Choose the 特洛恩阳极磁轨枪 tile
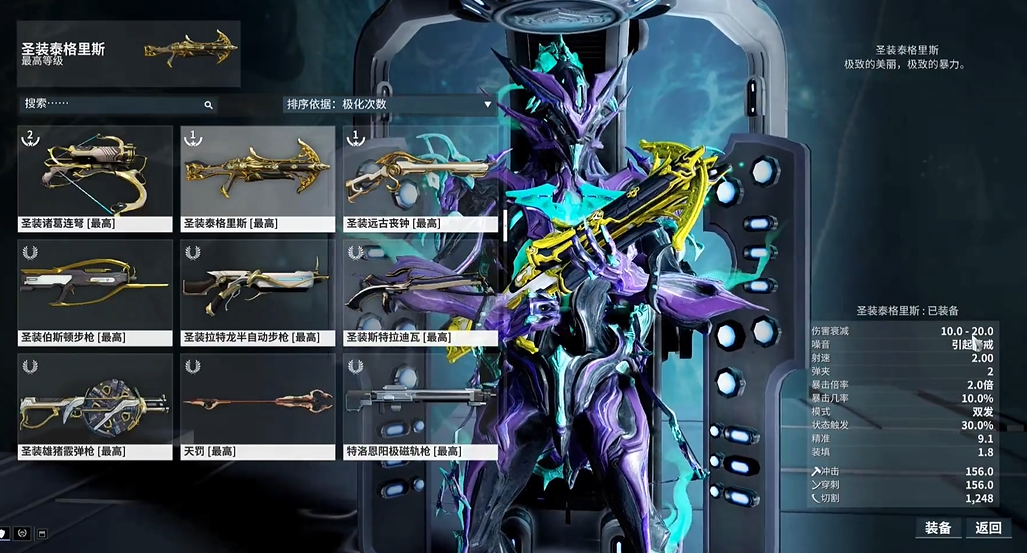The width and height of the screenshot is (1027, 553). [x=420, y=406]
